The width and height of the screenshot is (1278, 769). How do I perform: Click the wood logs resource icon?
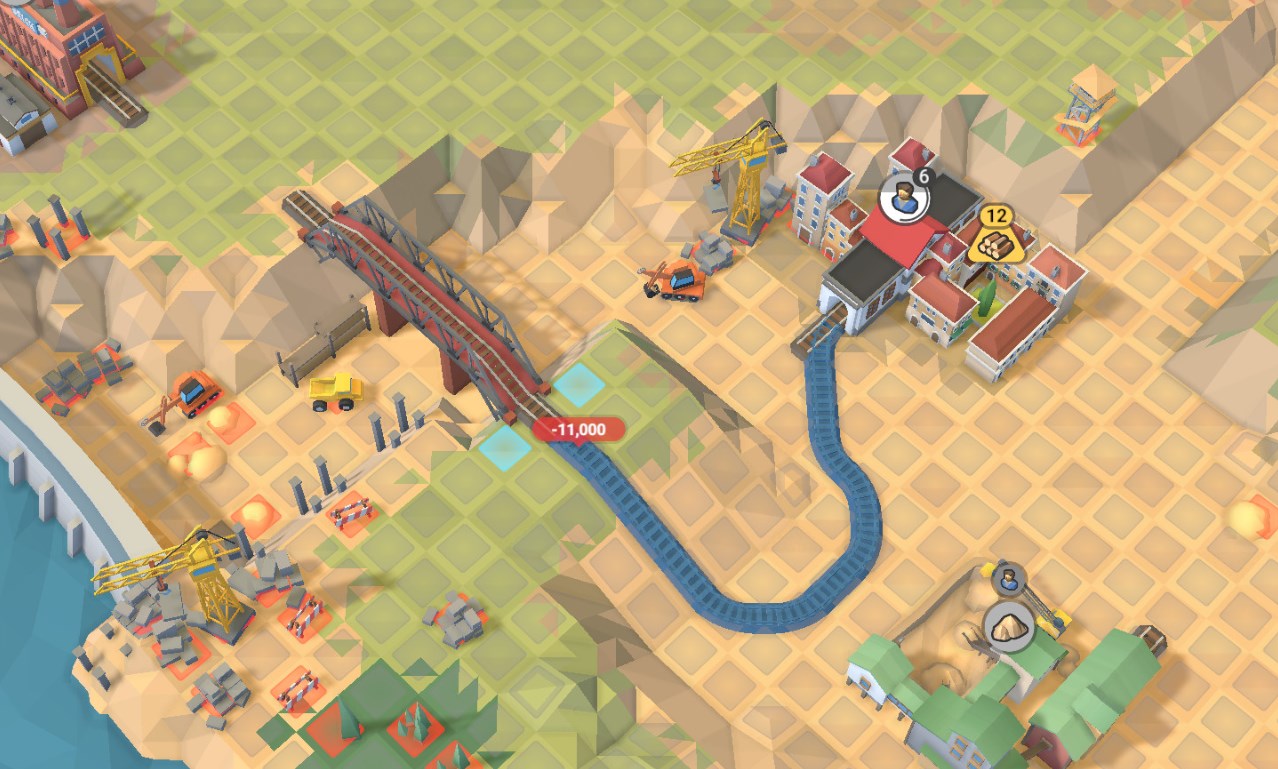[x=993, y=242]
